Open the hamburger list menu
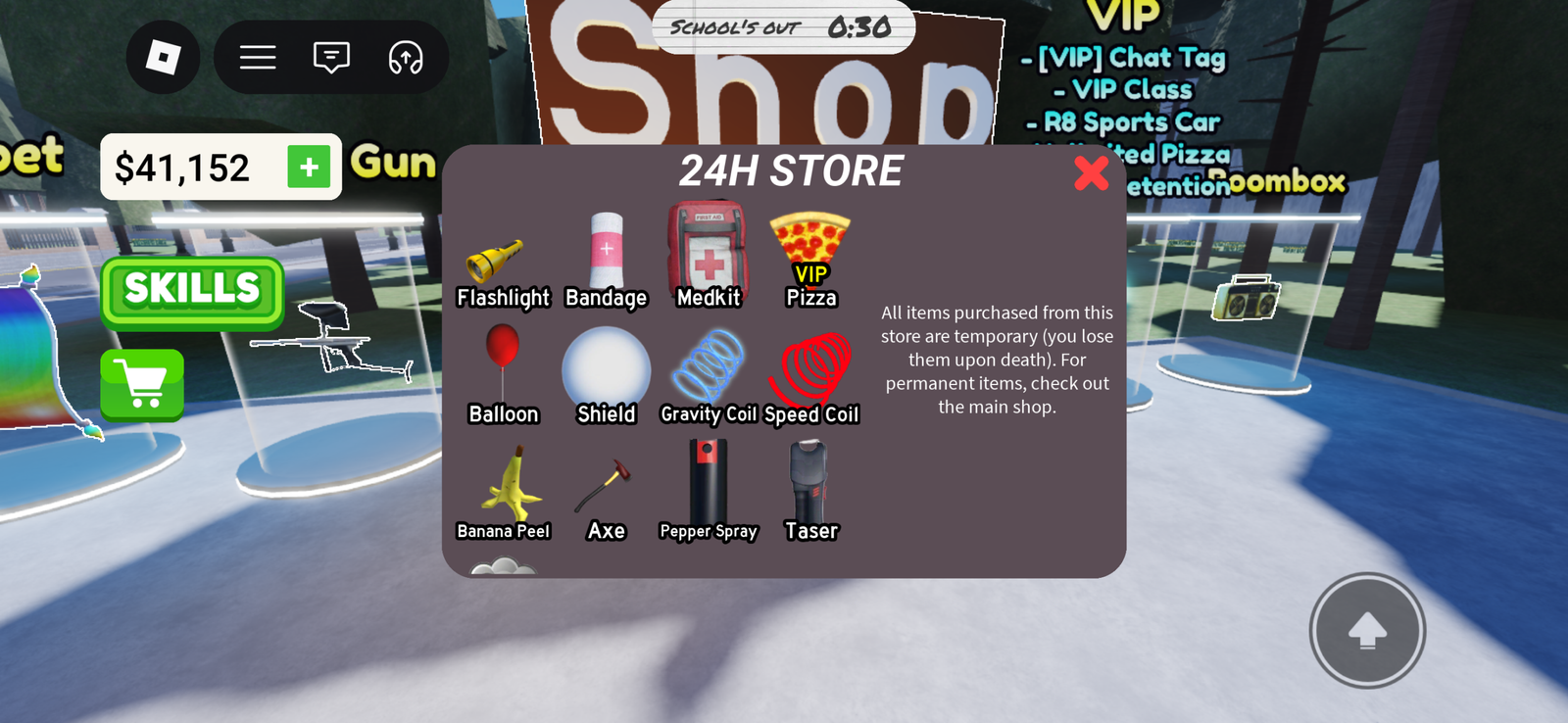Image resolution: width=1568 pixels, height=723 pixels. pos(258,58)
